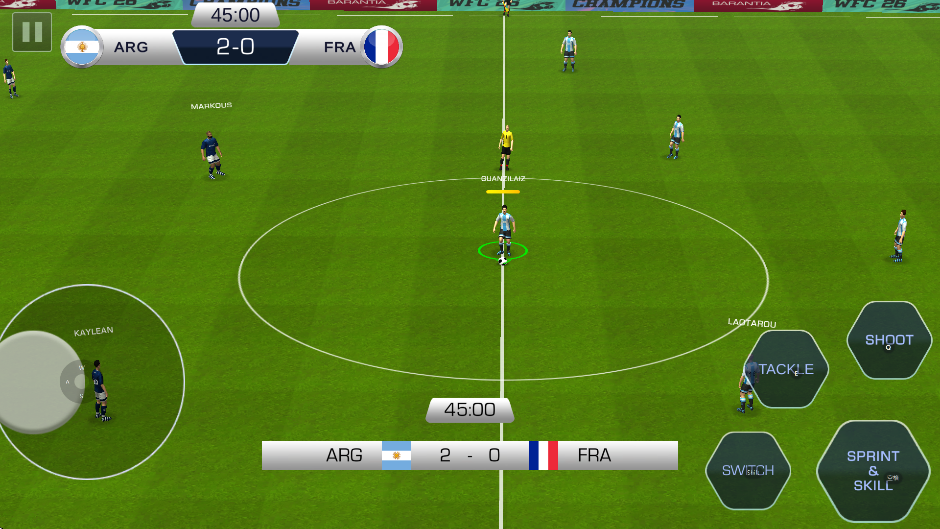Activate the TACKLE button
This screenshot has height=529, width=940.
pyautogui.click(x=786, y=369)
